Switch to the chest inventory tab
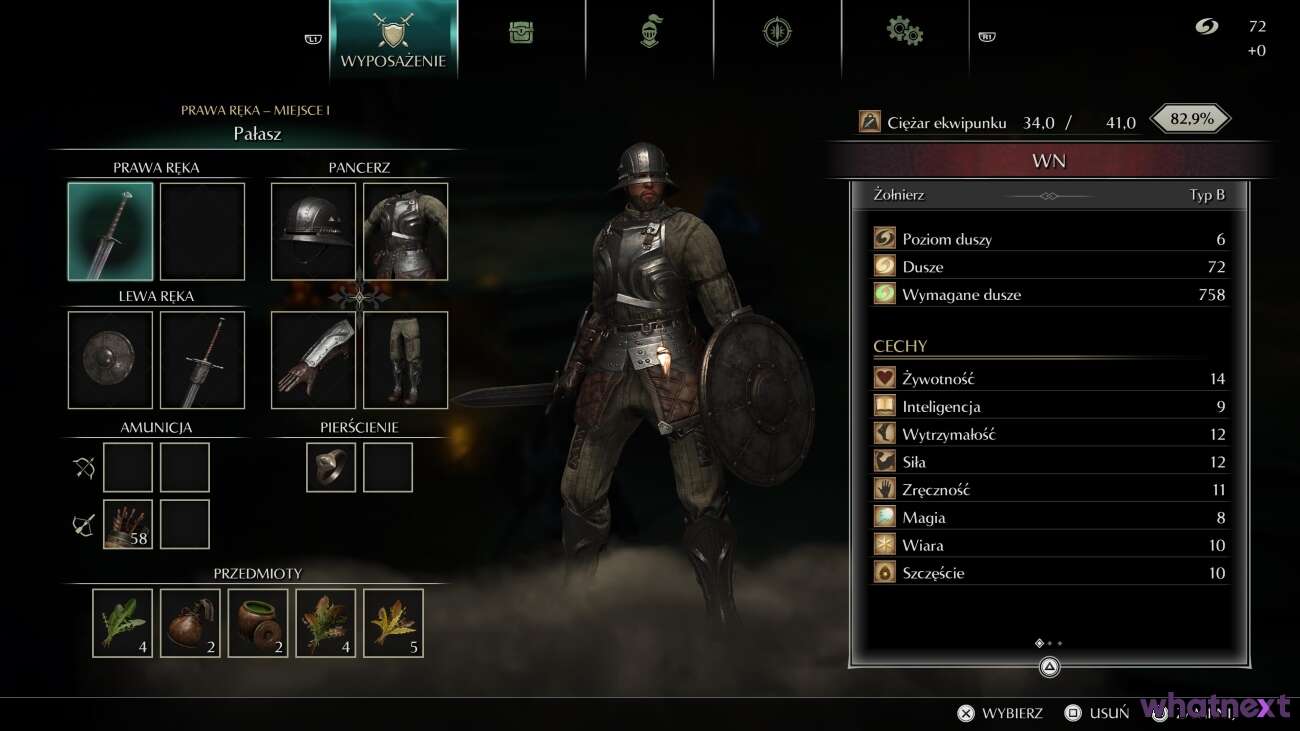Viewport: 1300px width, 731px height. click(x=522, y=31)
